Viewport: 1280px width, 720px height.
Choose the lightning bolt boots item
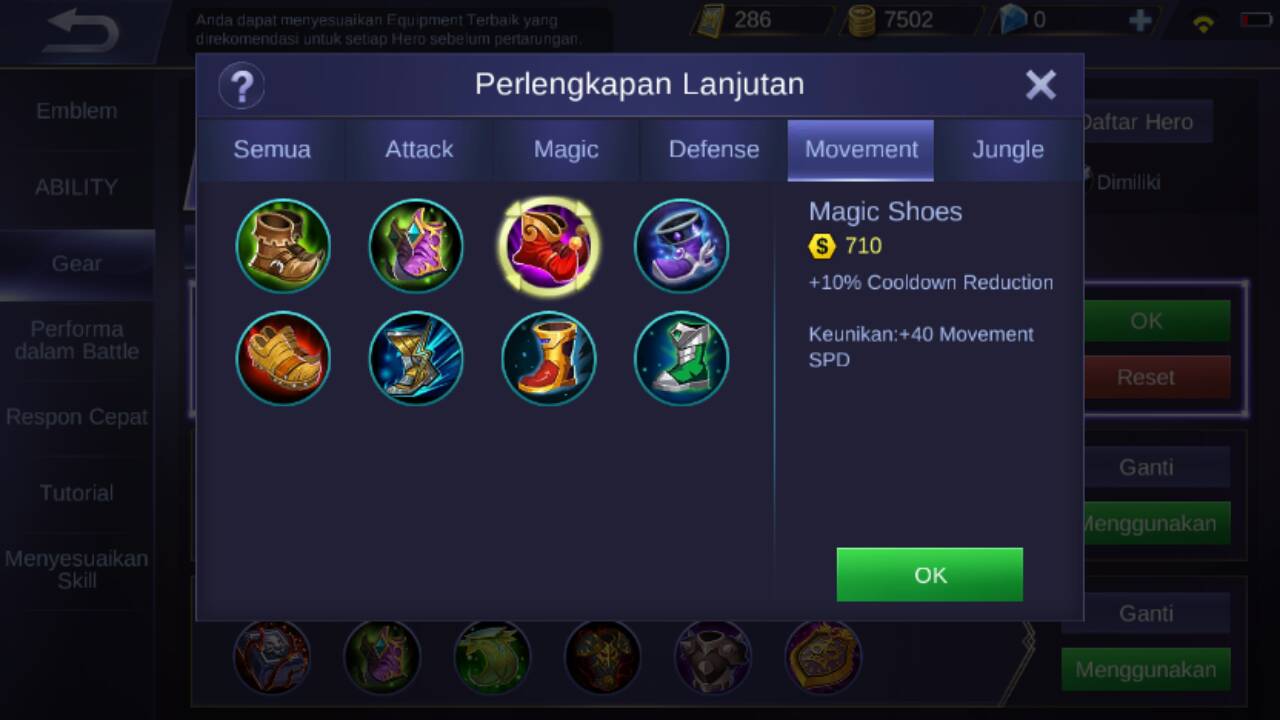(416, 358)
